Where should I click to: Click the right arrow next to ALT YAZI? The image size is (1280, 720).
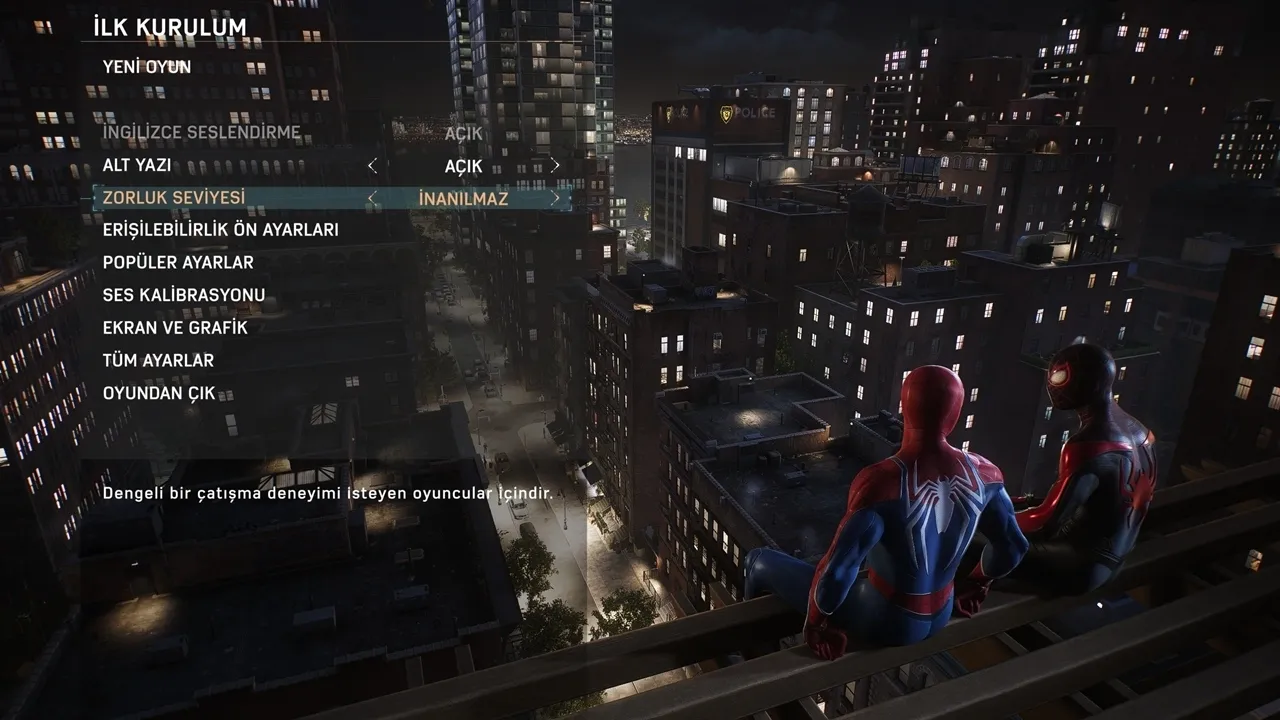click(555, 165)
